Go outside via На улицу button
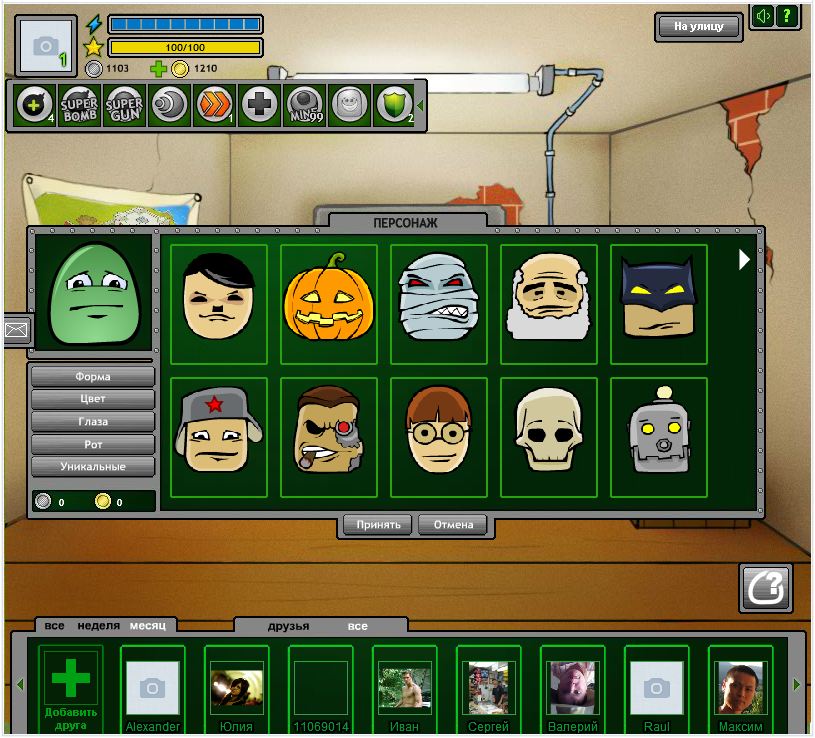 click(x=699, y=27)
